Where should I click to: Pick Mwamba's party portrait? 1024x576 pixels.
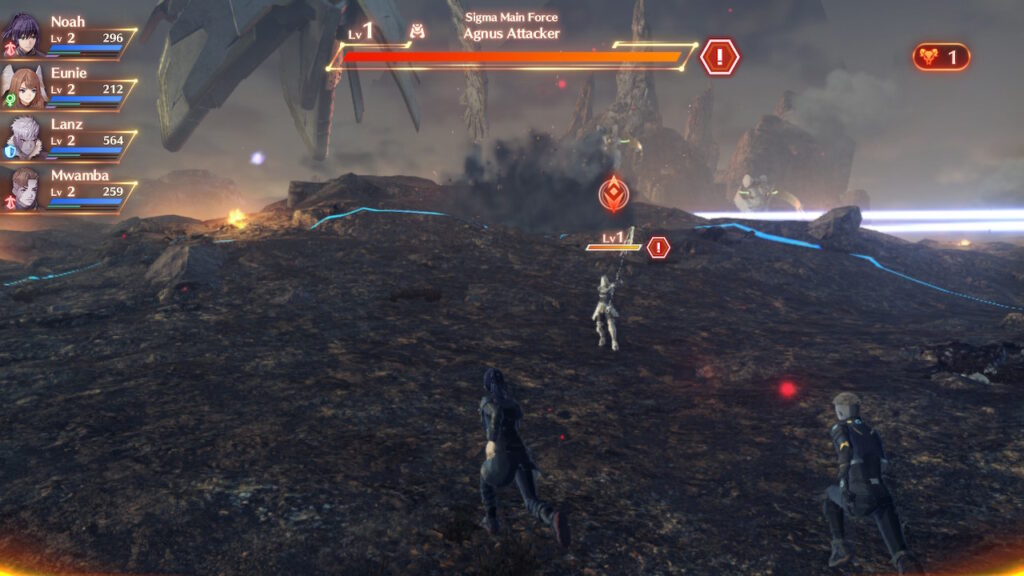(24, 189)
